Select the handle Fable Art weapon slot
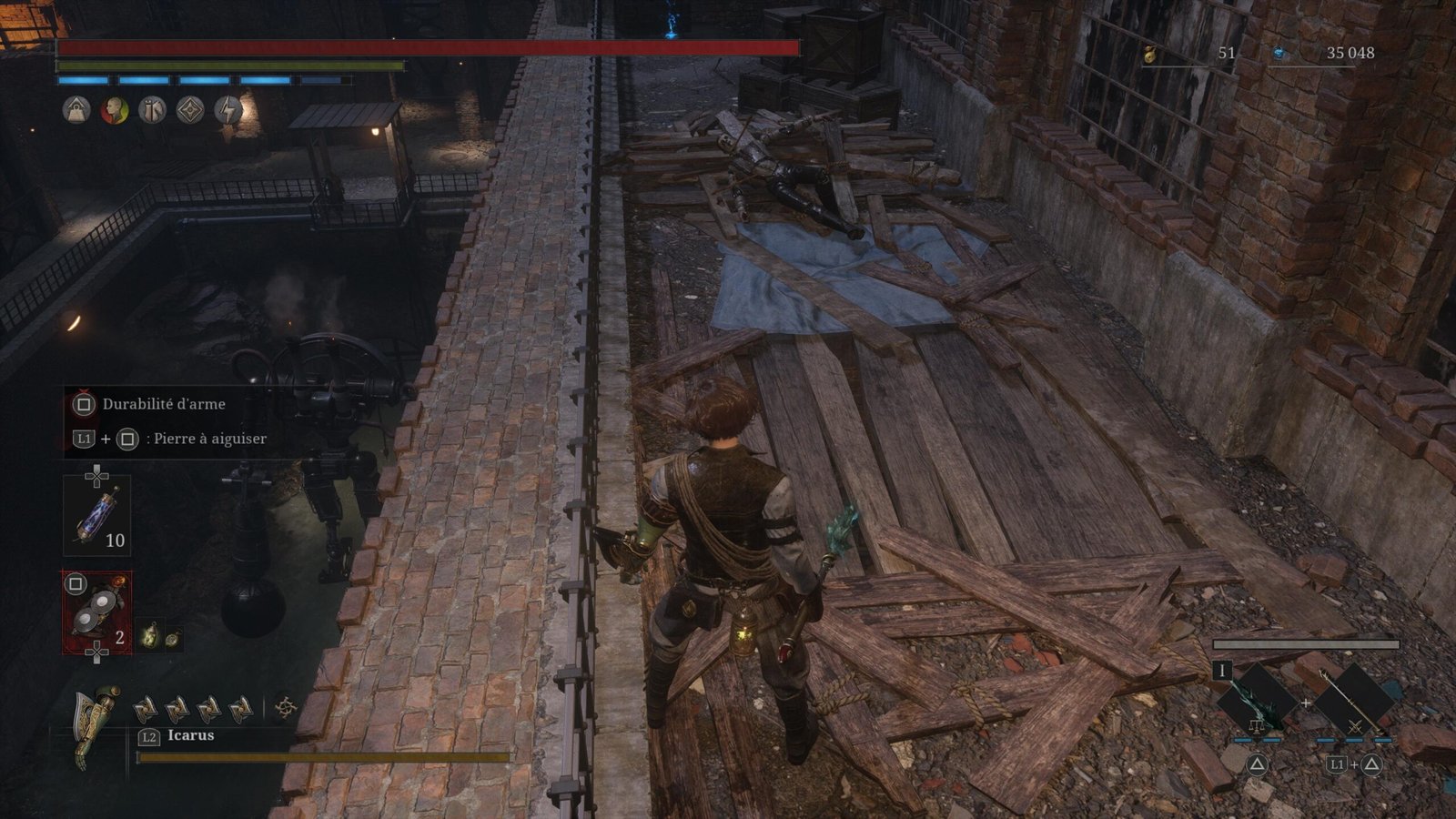 (1354, 699)
